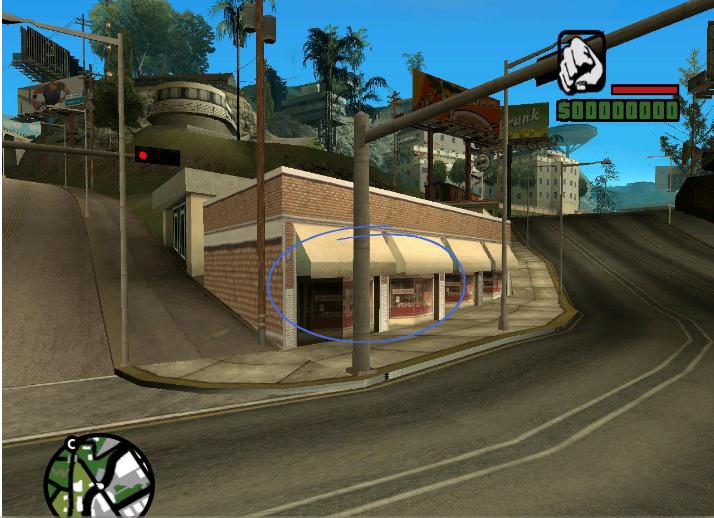Viewport: 714px width, 518px height.
Task: Click the fist weapon icon
Action: [x=580, y=62]
